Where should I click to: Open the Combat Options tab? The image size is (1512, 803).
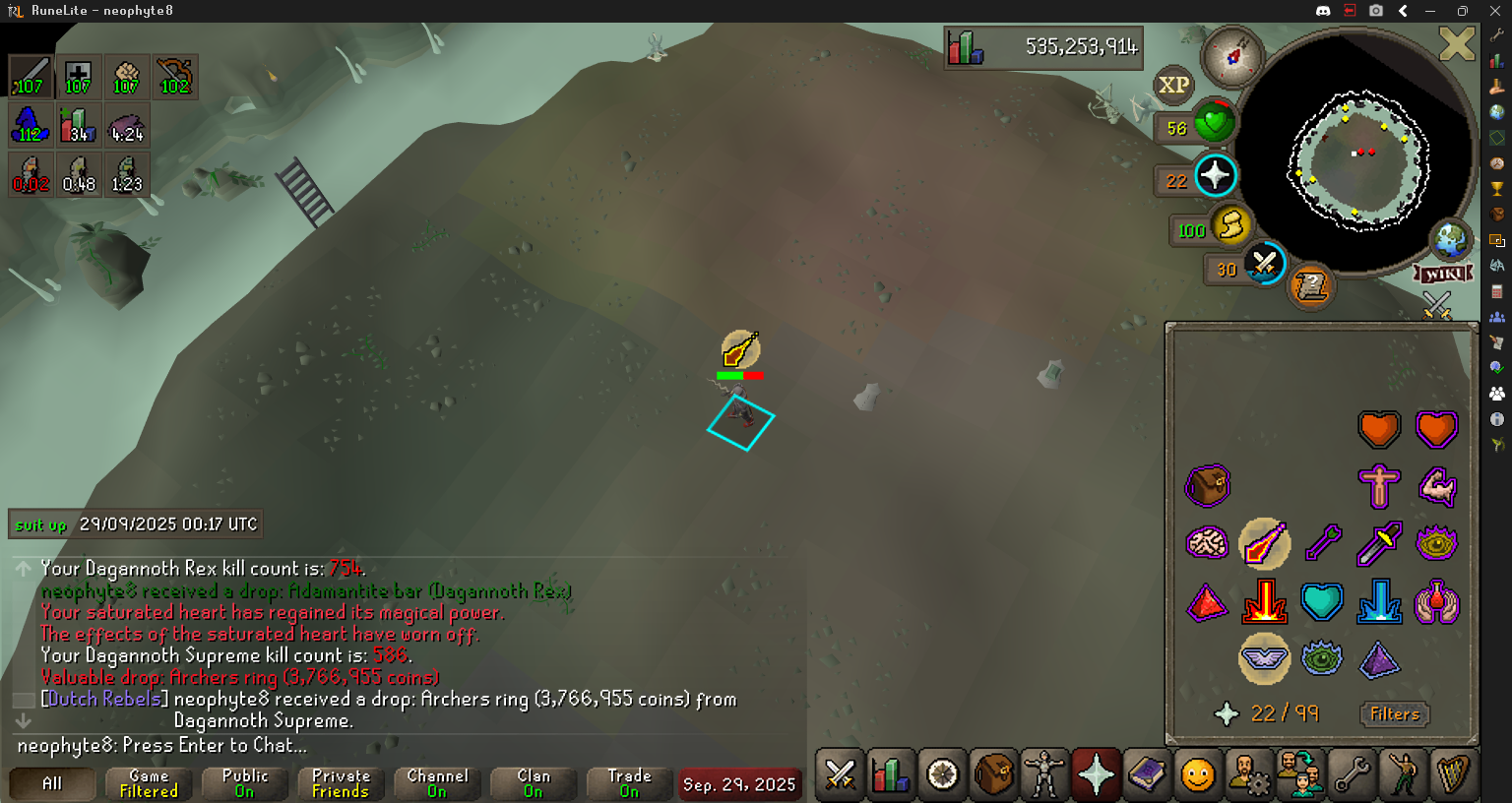pos(840,775)
